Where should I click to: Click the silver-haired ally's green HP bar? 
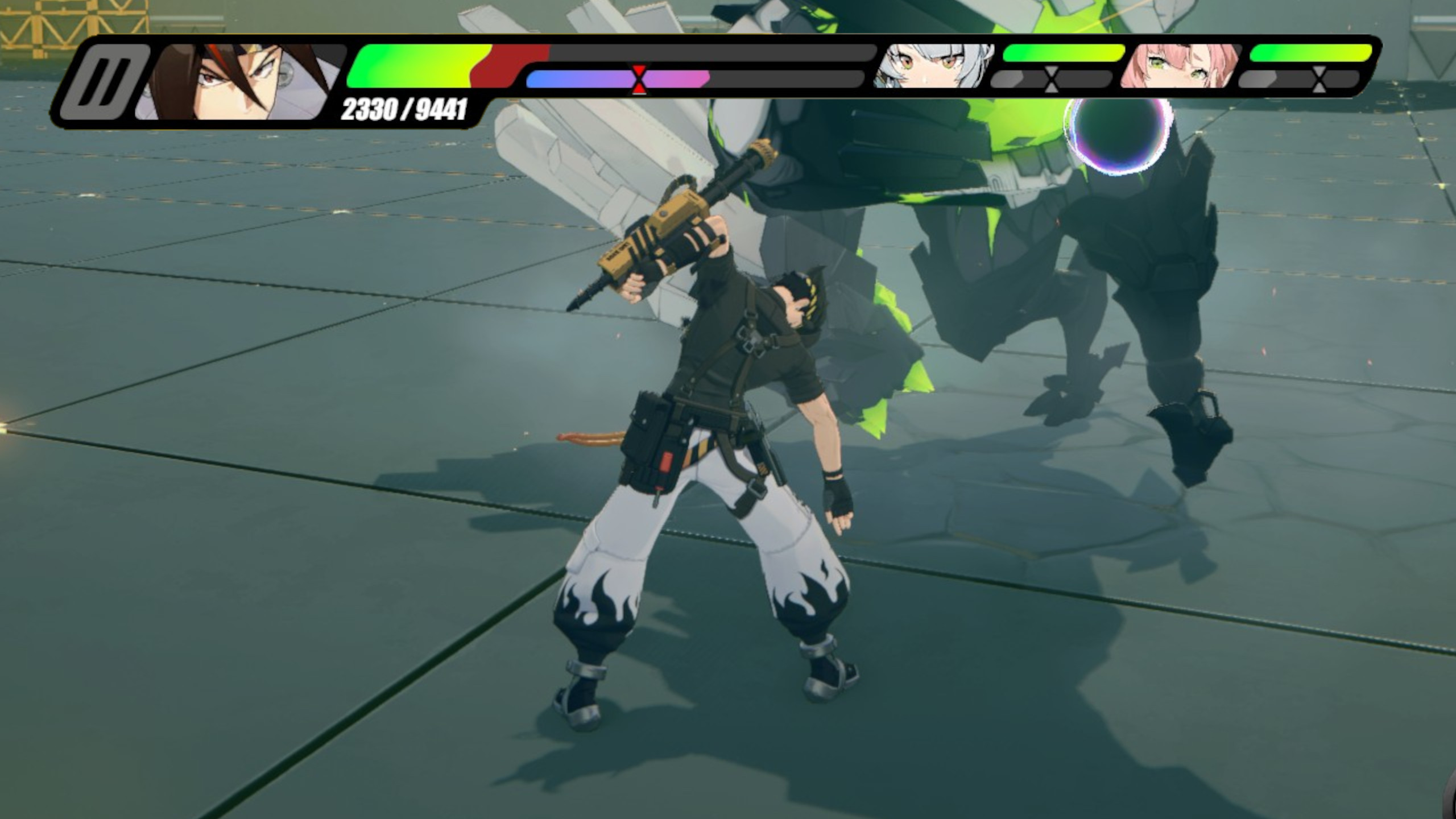(x=1061, y=53)
